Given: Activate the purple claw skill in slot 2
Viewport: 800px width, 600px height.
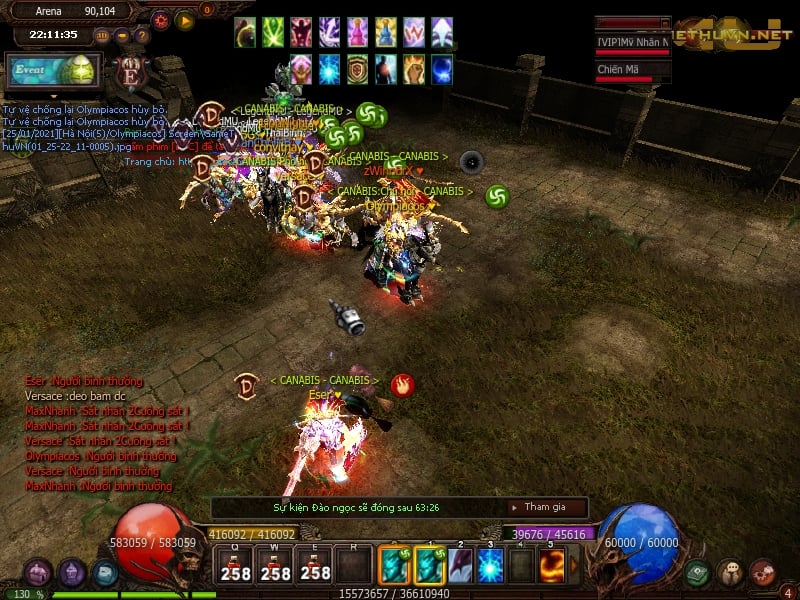Looking at the screenshot, I should (x=460, y=566).
